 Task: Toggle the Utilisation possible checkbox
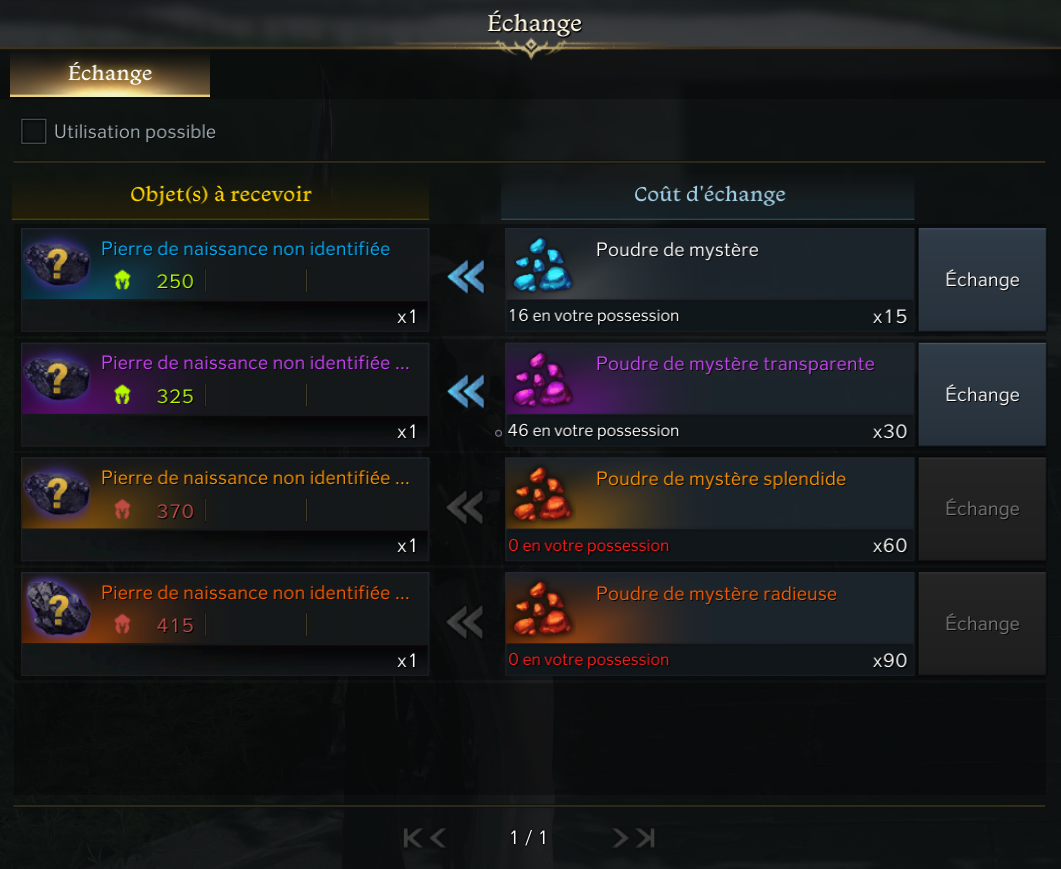click(x=34, y=131)
